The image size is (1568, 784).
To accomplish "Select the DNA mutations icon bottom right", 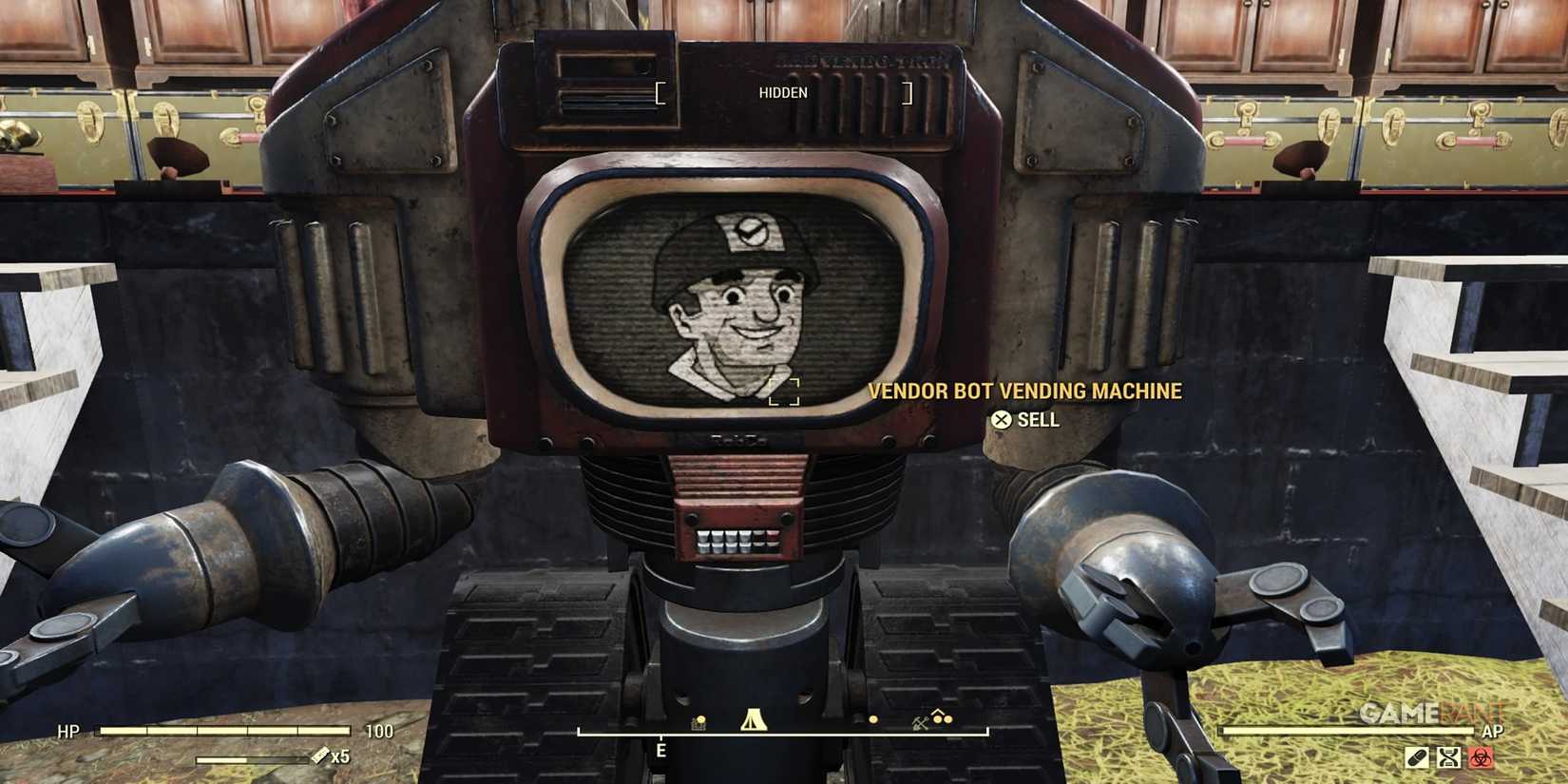I will pyautogui.click(x=1448, y=757).
